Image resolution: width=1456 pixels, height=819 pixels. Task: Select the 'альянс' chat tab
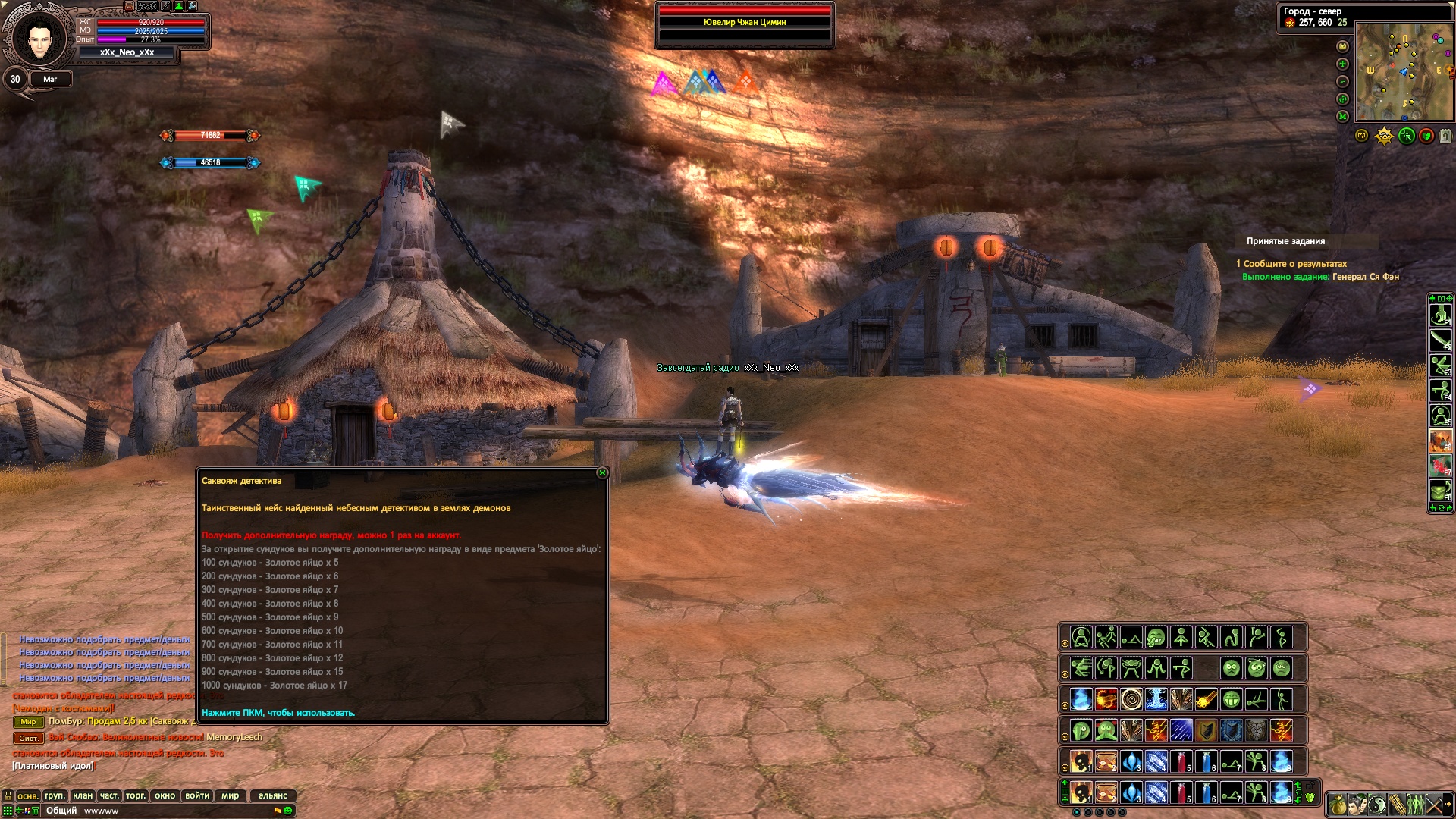tap(272, 795)
